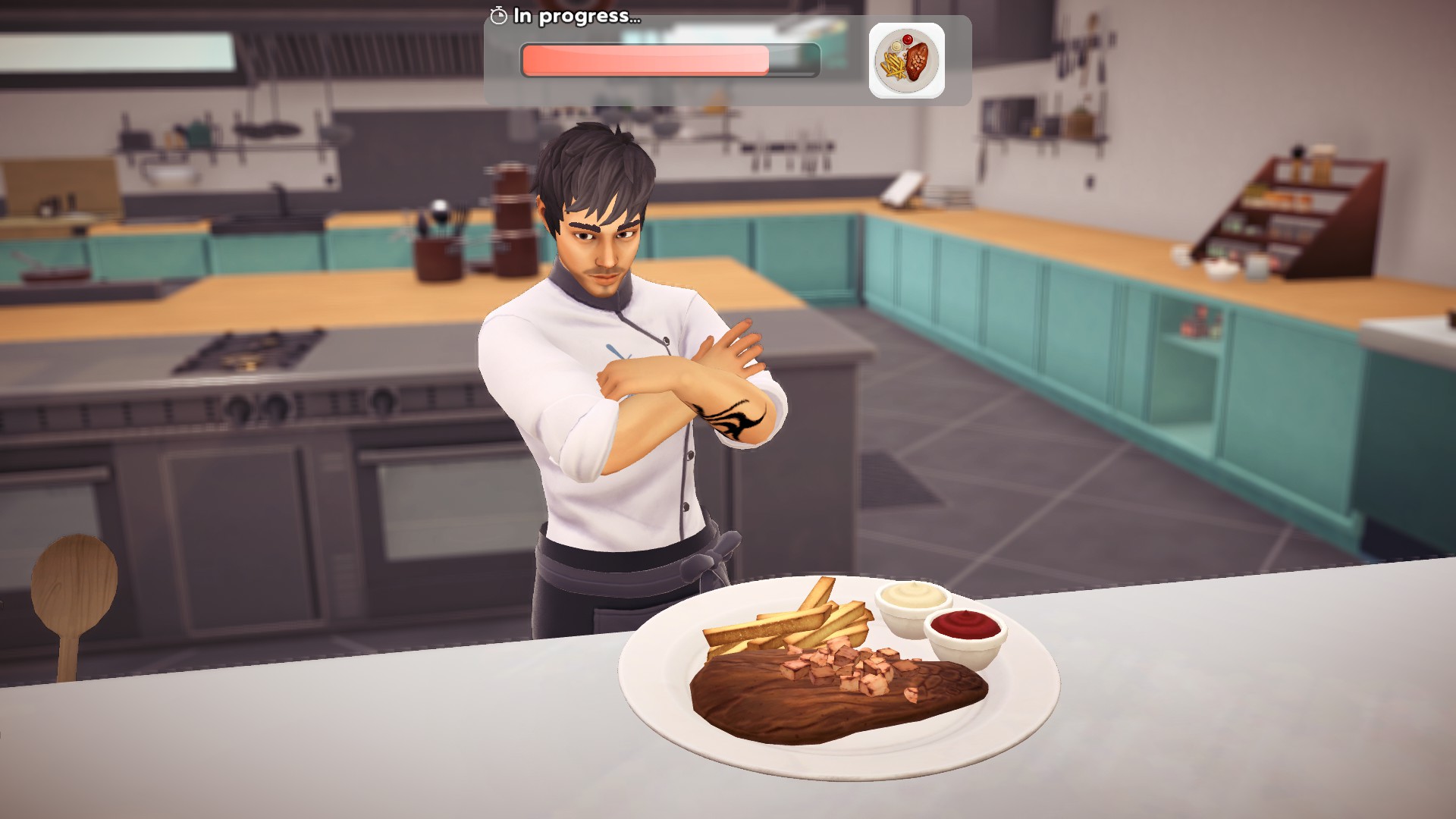Select the ketchup cup on the dish icon

pyautogui.click(x=908, y=39)
